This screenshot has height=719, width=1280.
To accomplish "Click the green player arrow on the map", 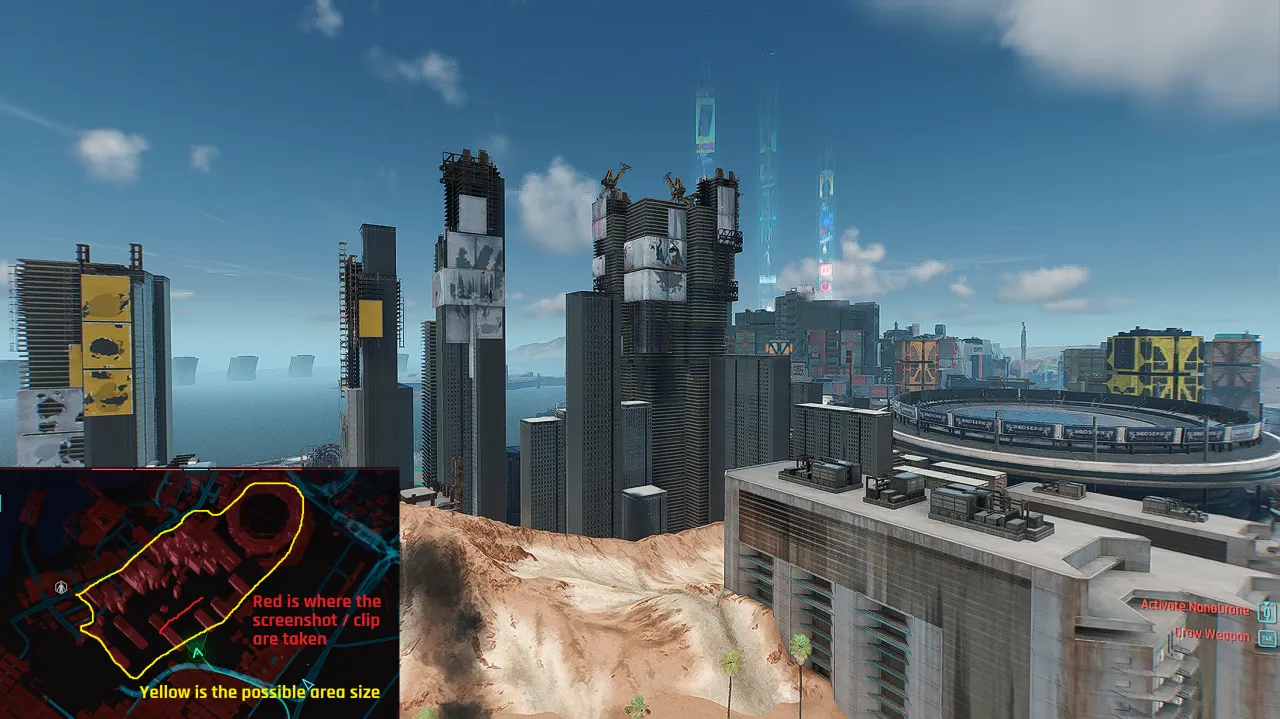I will click(x=198, y=653).
